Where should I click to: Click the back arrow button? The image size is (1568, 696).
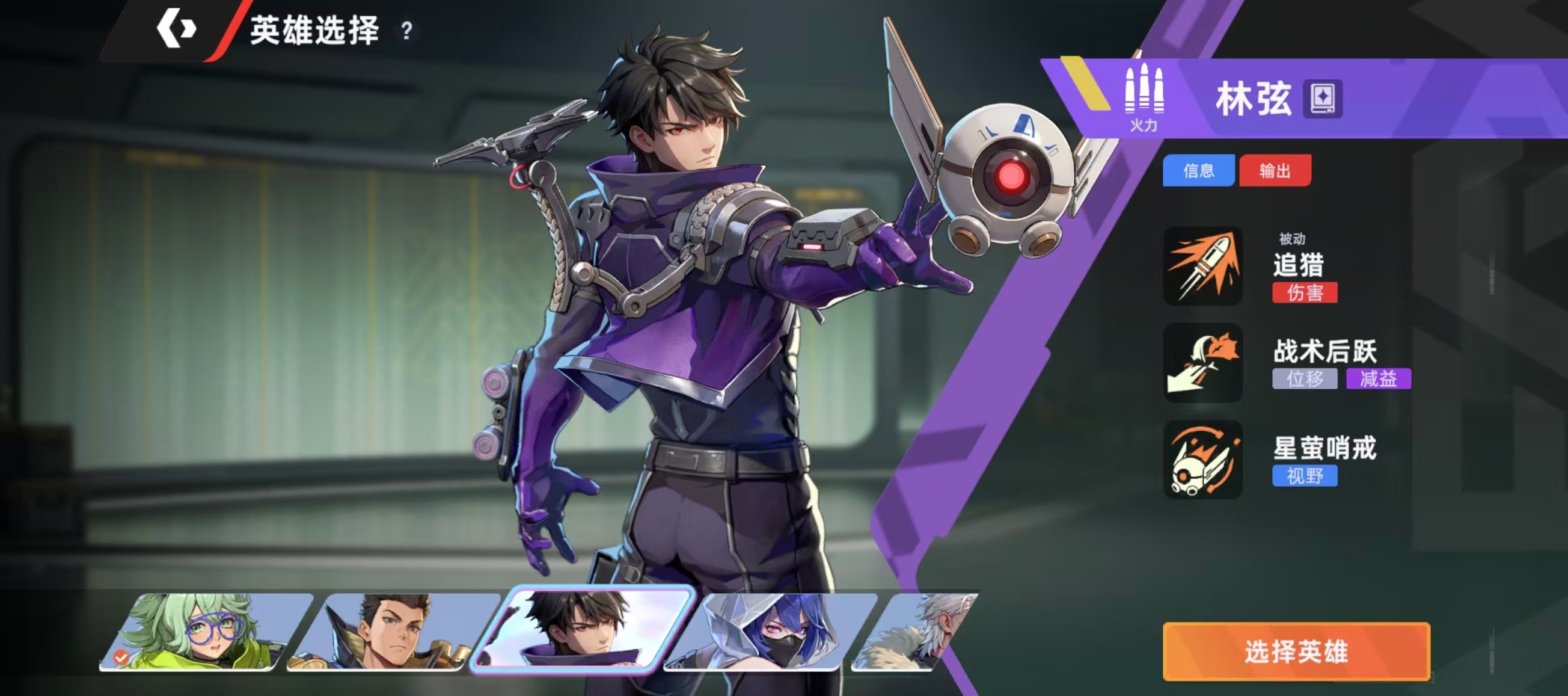coord(176,29)
